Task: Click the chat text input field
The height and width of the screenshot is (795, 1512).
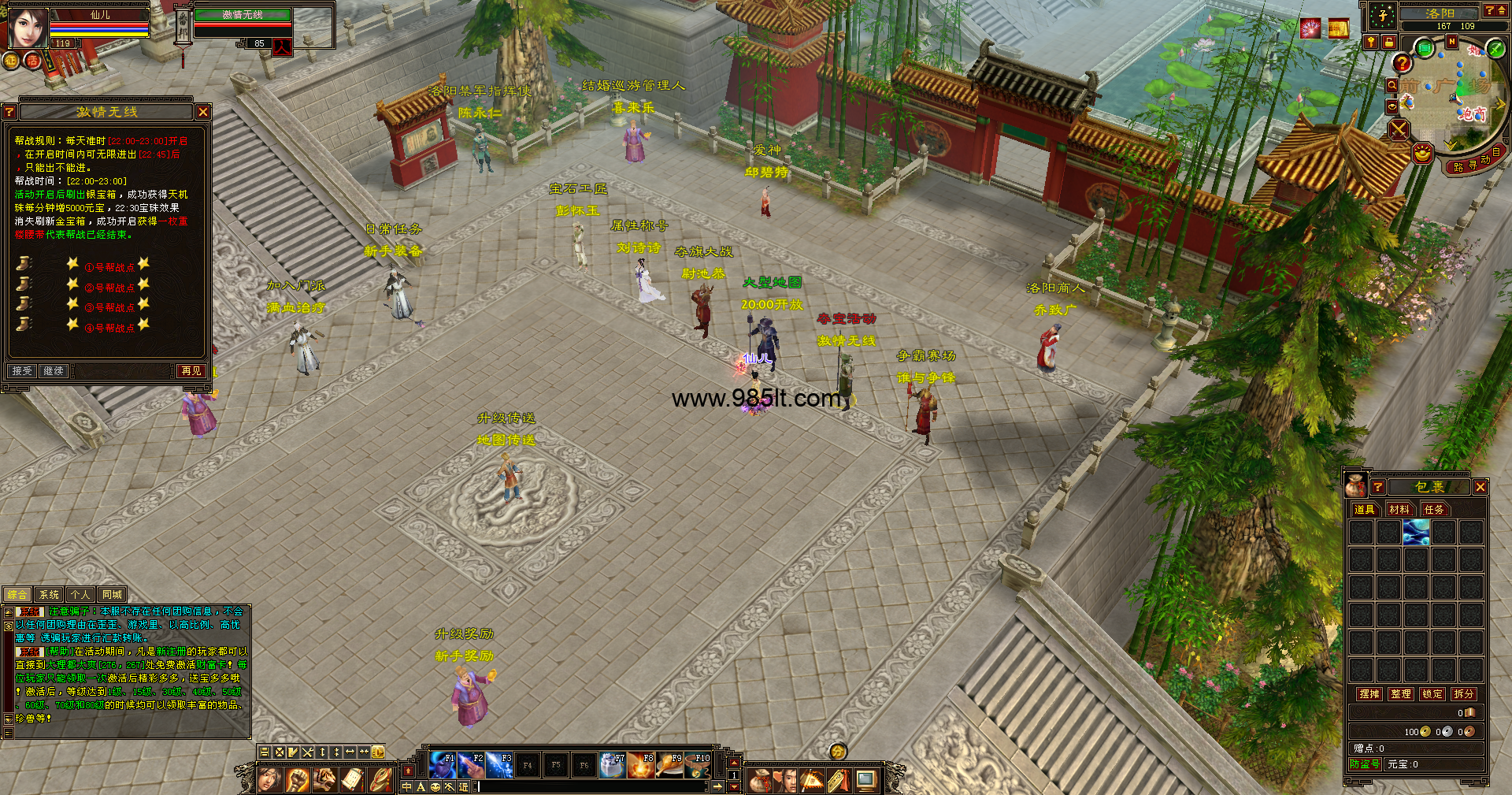Action: [591, 786]
